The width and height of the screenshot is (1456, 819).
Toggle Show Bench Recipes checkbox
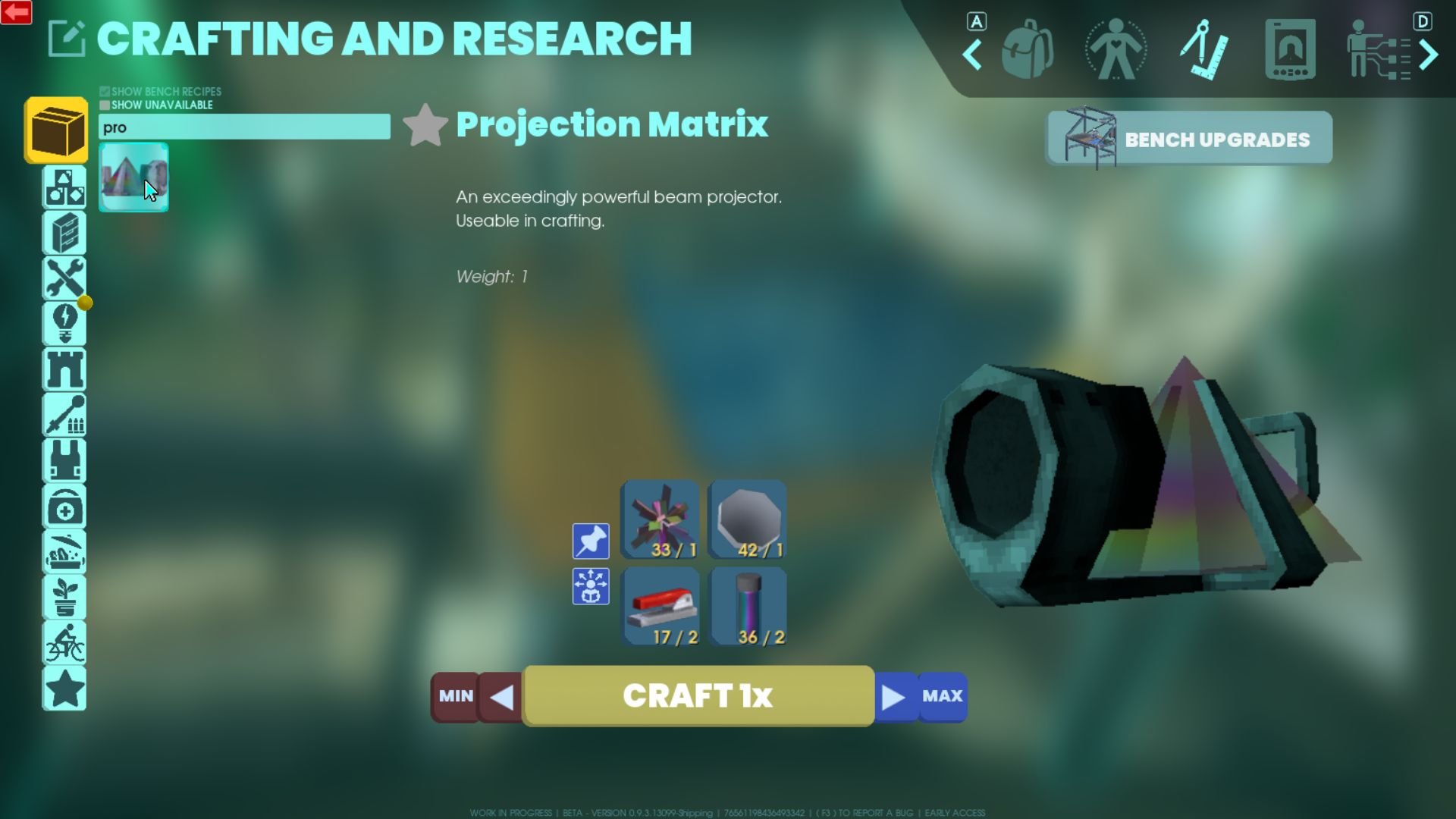105,92
